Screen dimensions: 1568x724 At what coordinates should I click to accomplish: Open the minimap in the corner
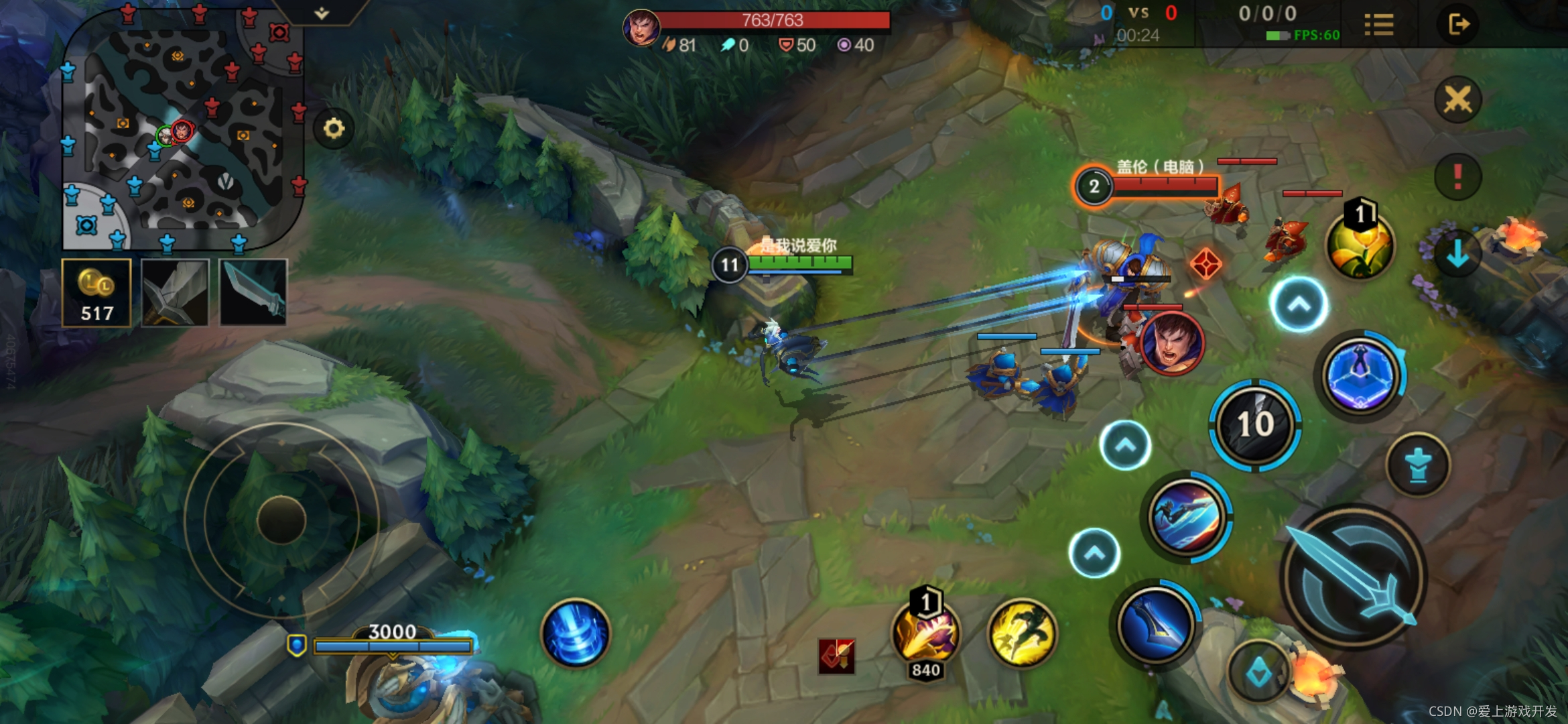[x=182, y=127]
